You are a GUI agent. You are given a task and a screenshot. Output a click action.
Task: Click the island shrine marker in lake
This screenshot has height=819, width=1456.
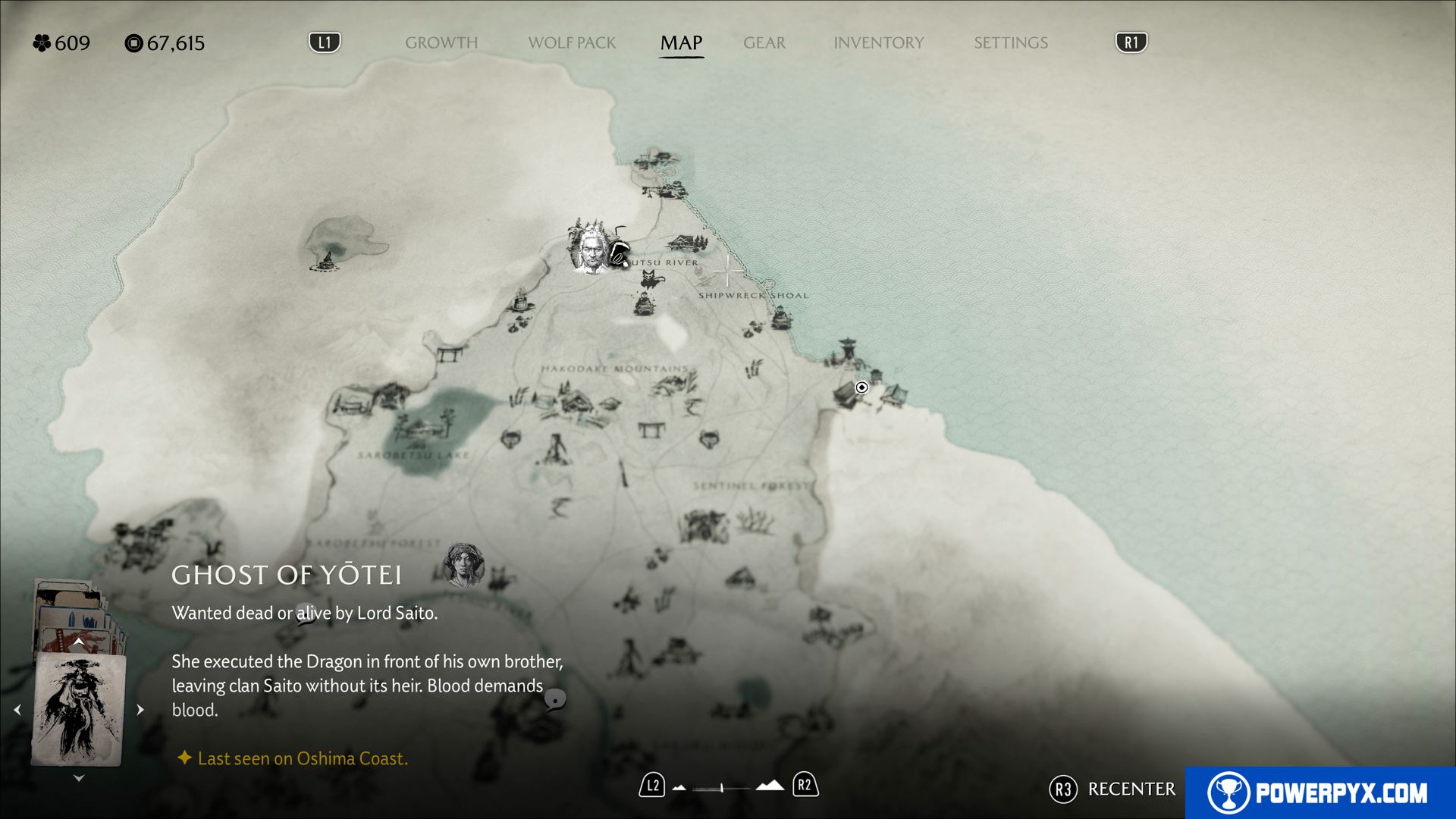pos(328,260)
